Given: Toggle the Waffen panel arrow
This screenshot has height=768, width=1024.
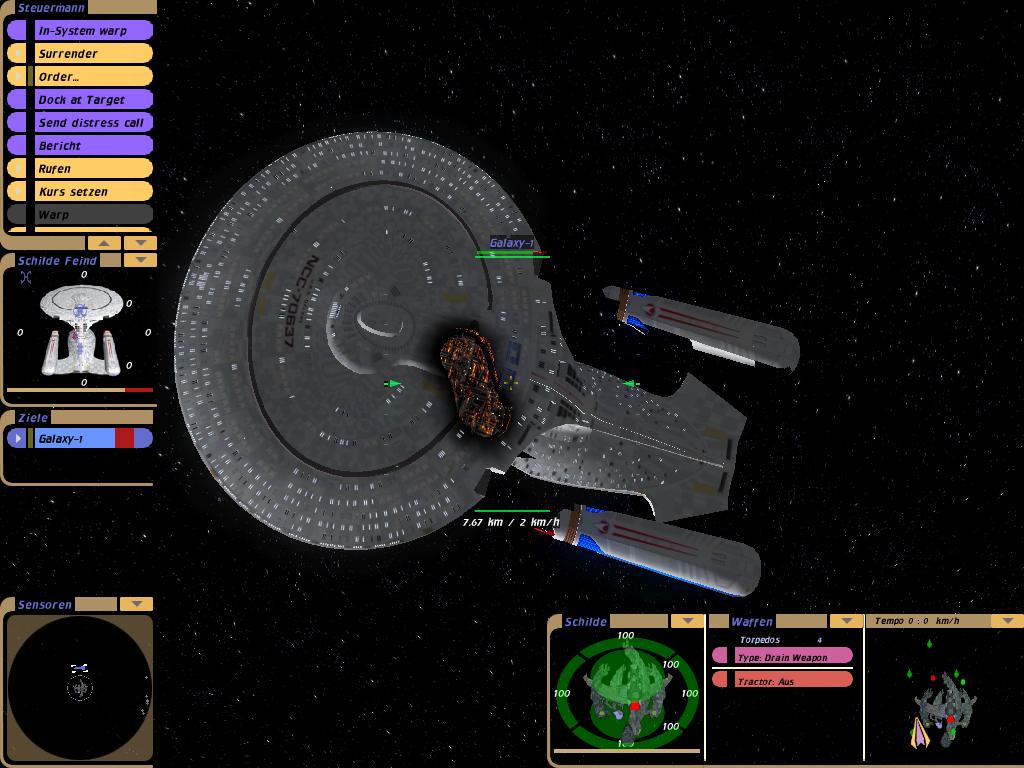Looking at the screenshot, I should tap(846, 621).
